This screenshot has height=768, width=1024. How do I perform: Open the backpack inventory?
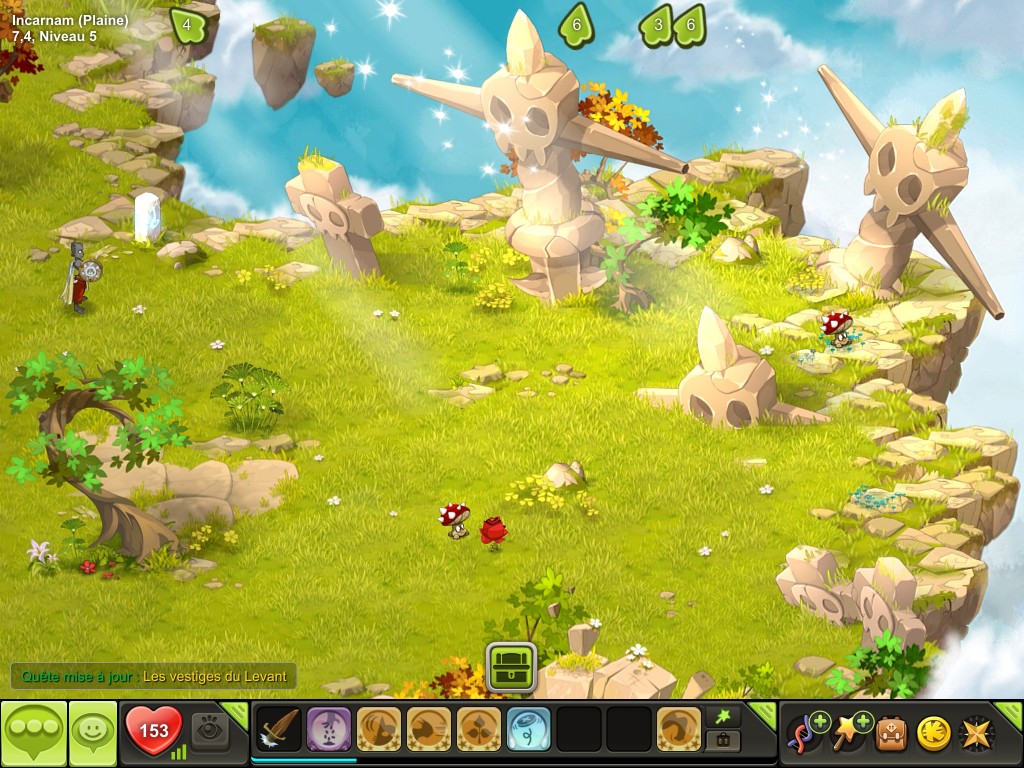click(891, 733)
